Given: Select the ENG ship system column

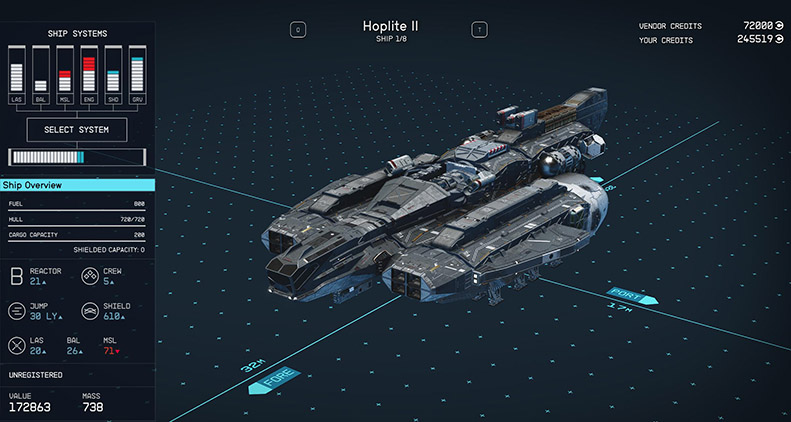Looking at the screenshot, I should [x=88, y=77].
